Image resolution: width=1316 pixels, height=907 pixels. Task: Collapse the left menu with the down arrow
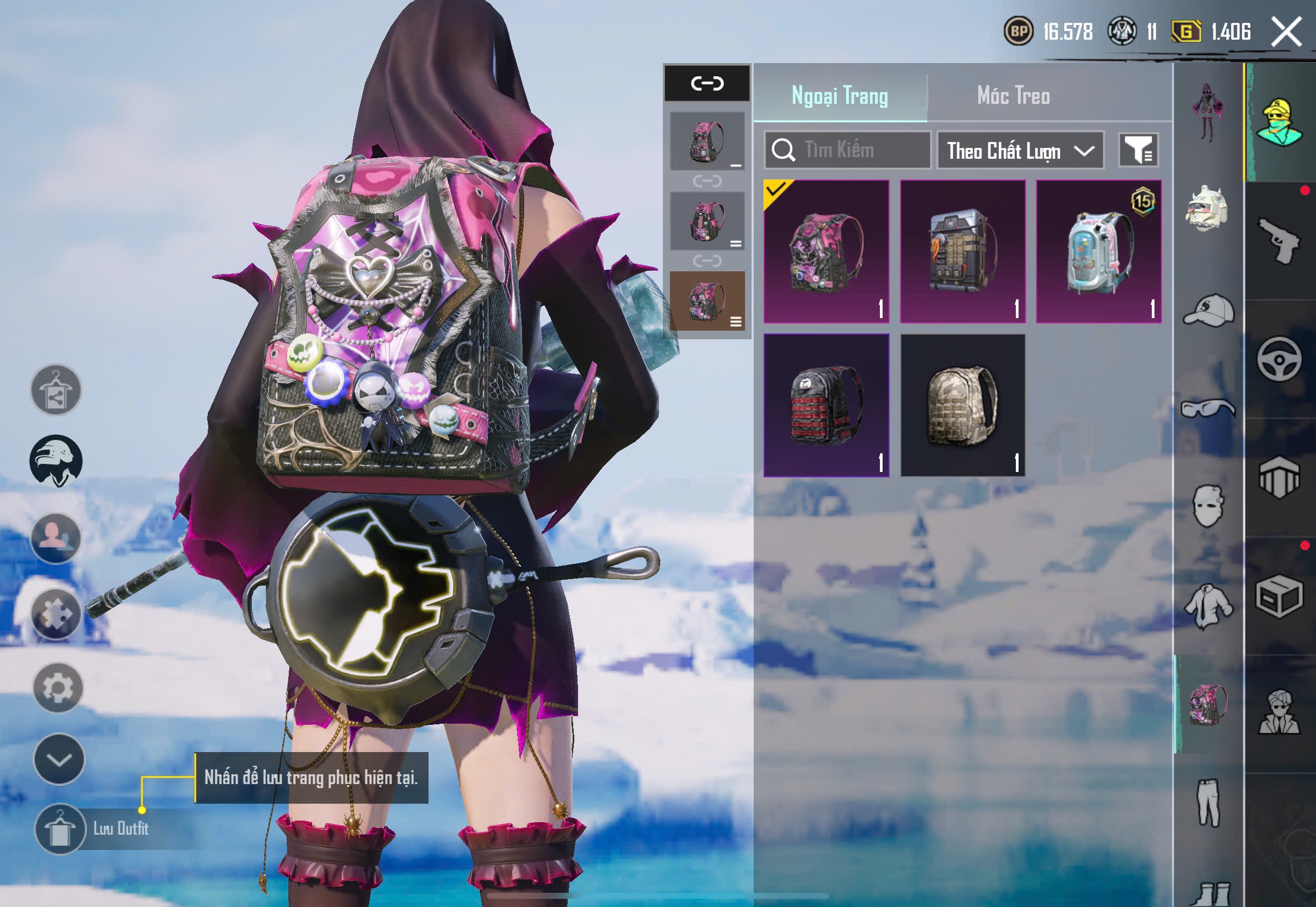59,759
